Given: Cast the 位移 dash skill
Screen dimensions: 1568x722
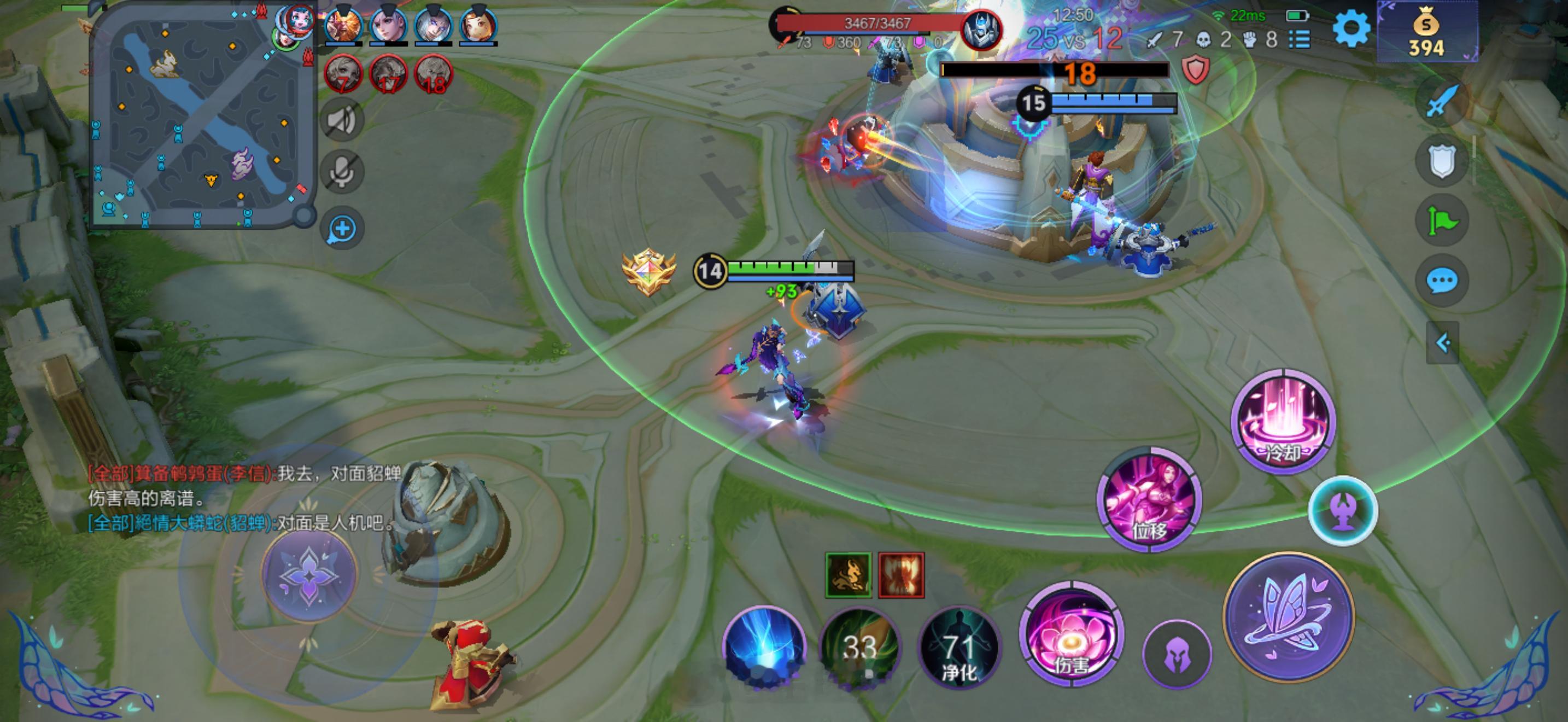Looking at the screenshot, I should [x=1149, y=500].
